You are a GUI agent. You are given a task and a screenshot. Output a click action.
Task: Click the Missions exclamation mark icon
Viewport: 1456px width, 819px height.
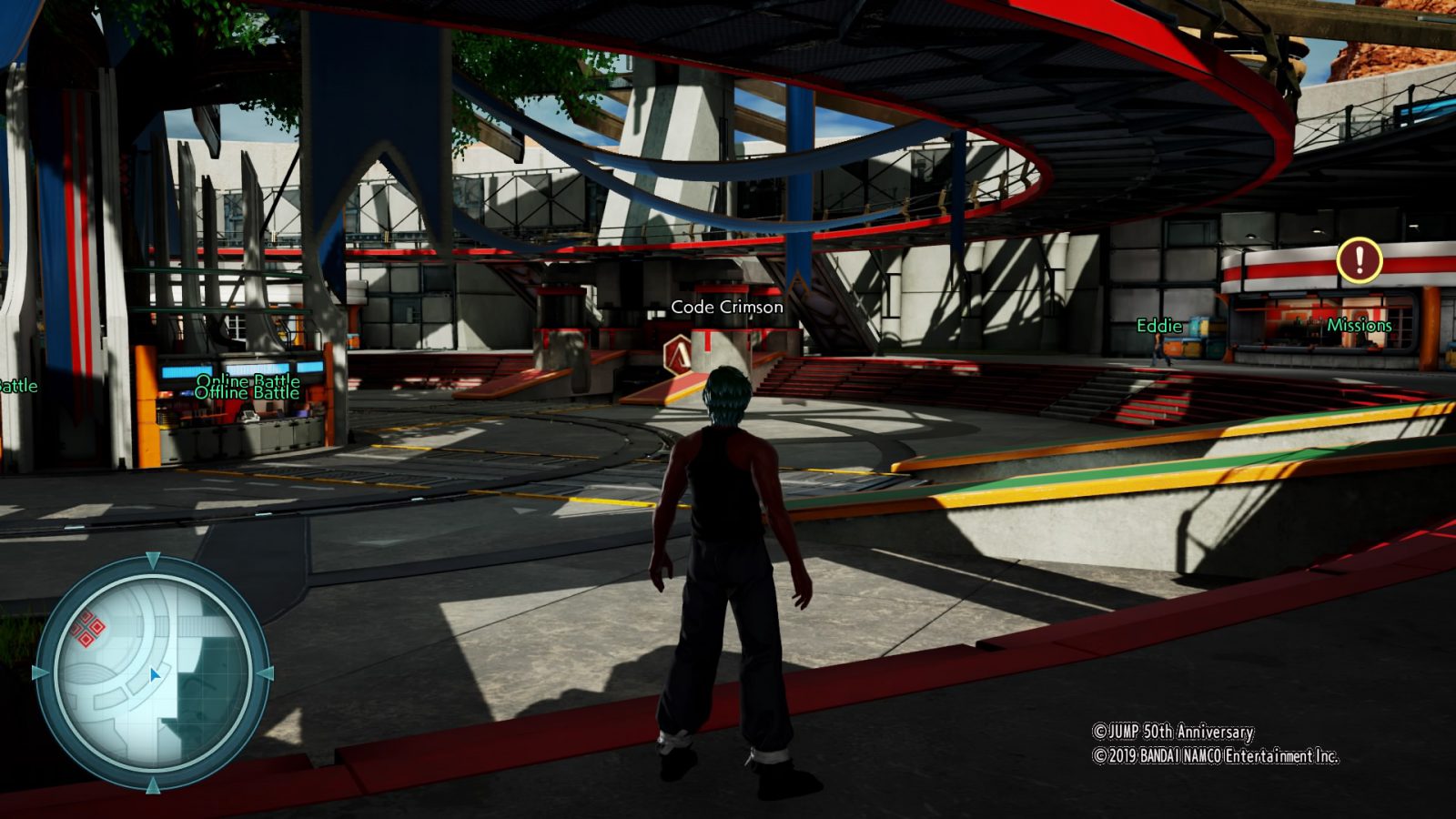coord(1360,261)
